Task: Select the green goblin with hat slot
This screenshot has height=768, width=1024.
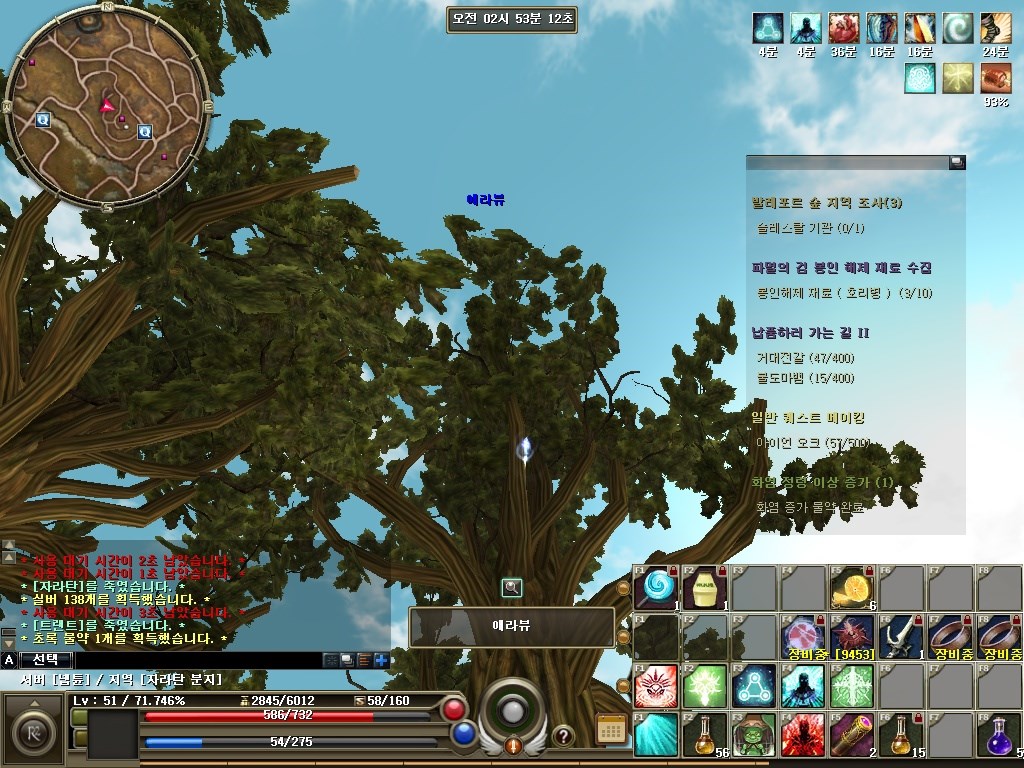Action: point(754,735)
